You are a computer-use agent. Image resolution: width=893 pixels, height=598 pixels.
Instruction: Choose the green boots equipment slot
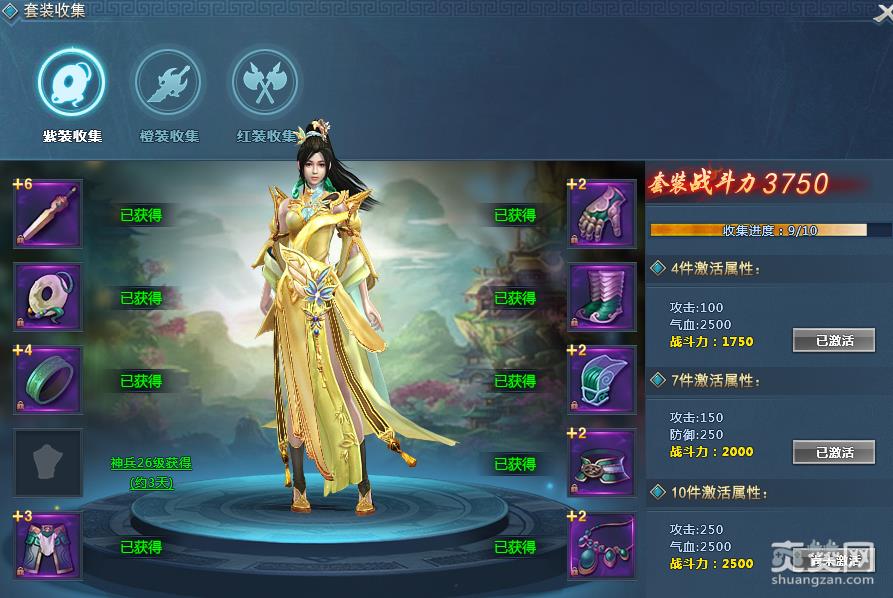click(602, 297)
